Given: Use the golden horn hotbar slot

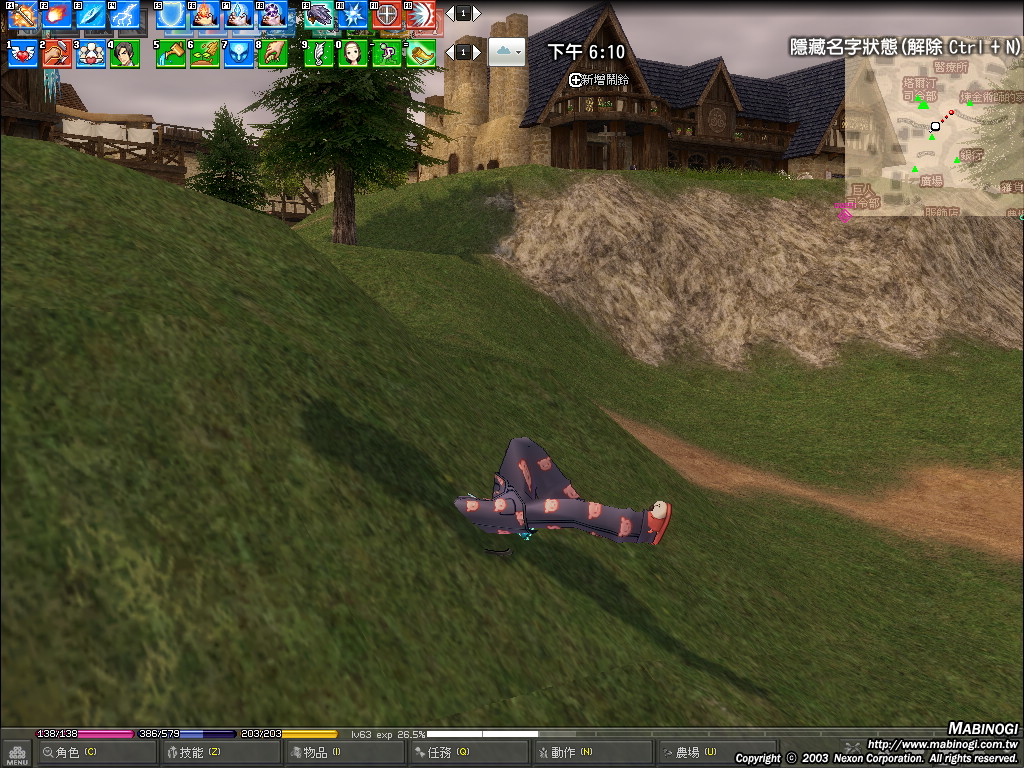Looking at the screenshot, I should coord(421,53).
